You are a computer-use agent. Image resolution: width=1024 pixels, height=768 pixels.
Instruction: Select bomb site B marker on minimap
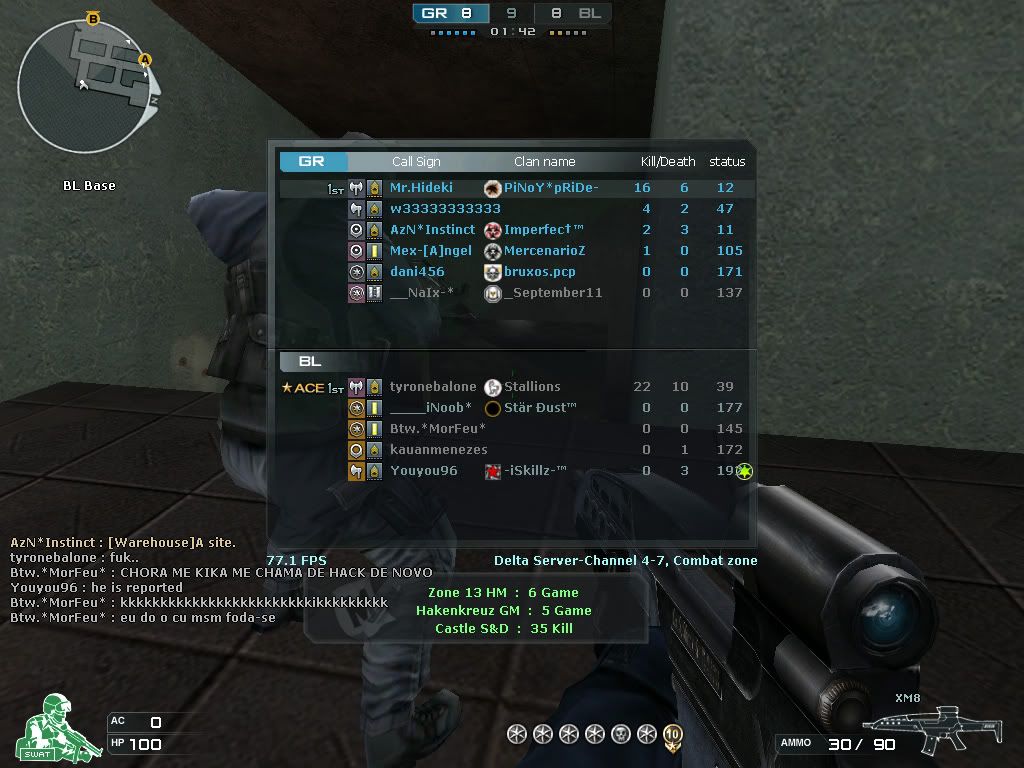93,18
